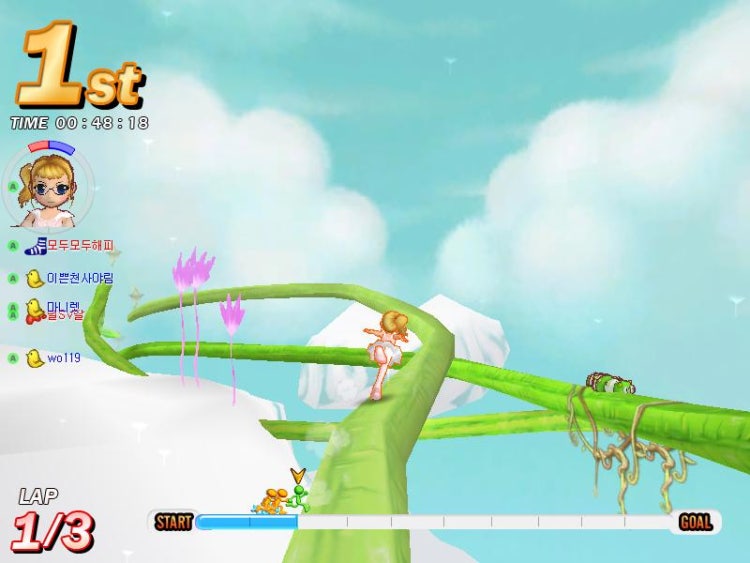750x563 pixels.
Task: Select player 이쁜천사야림 in the racer list
Action: 72,278
